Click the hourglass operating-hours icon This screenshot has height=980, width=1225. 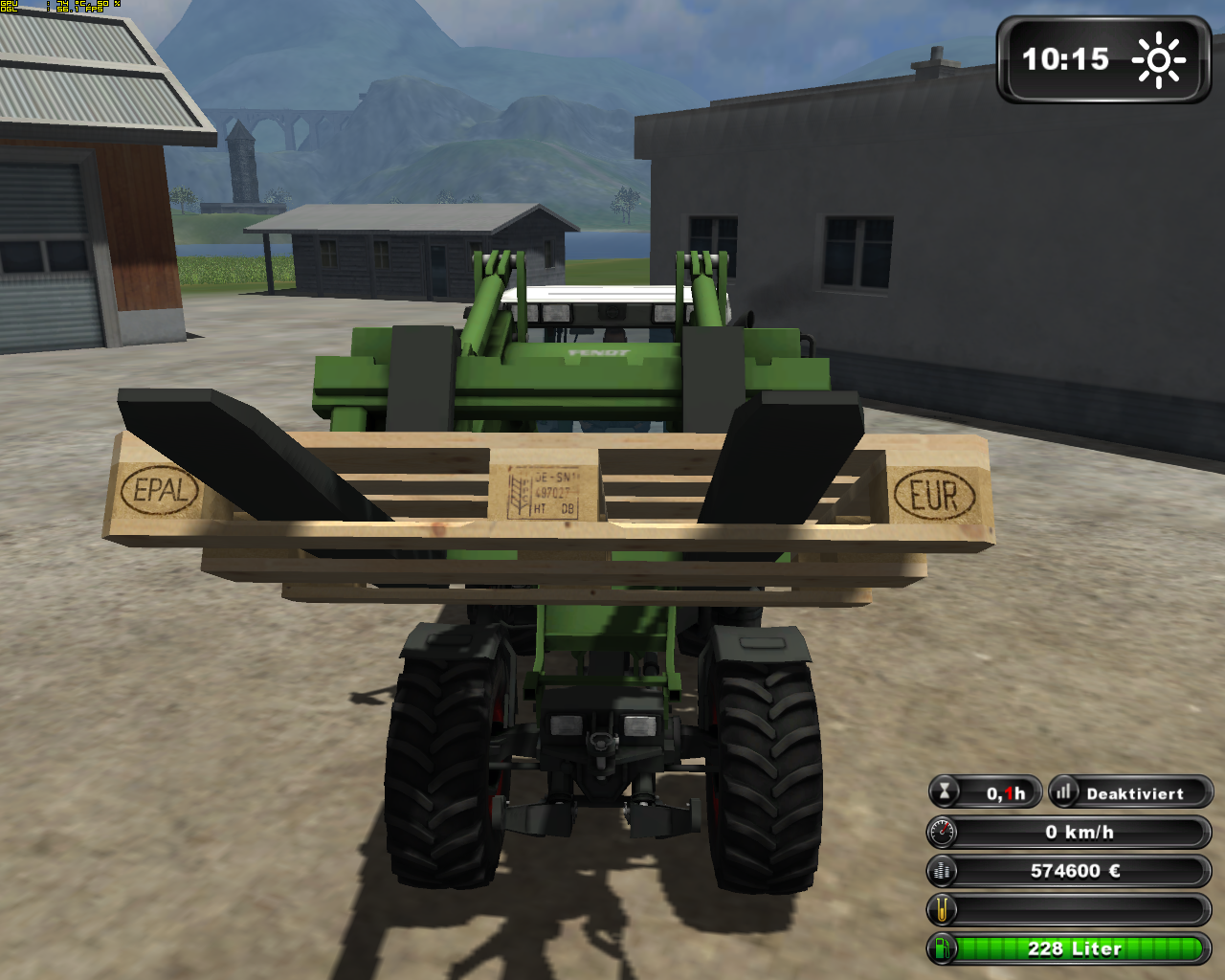pos(945,792)
